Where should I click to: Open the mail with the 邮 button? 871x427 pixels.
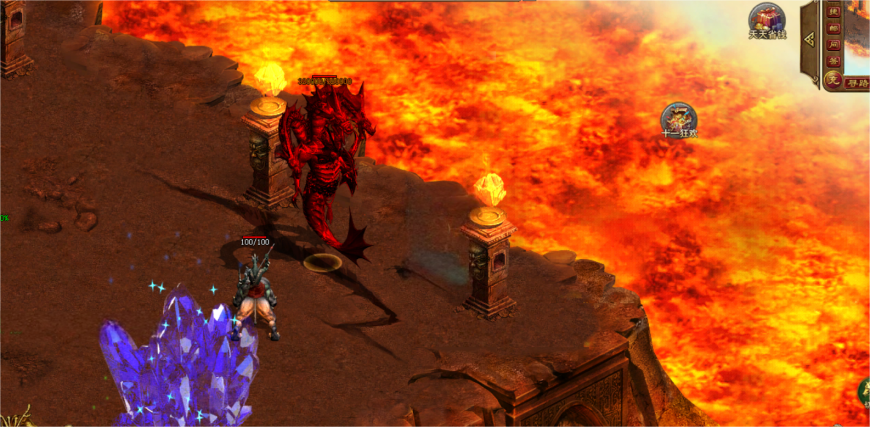(x=833, y=27)
